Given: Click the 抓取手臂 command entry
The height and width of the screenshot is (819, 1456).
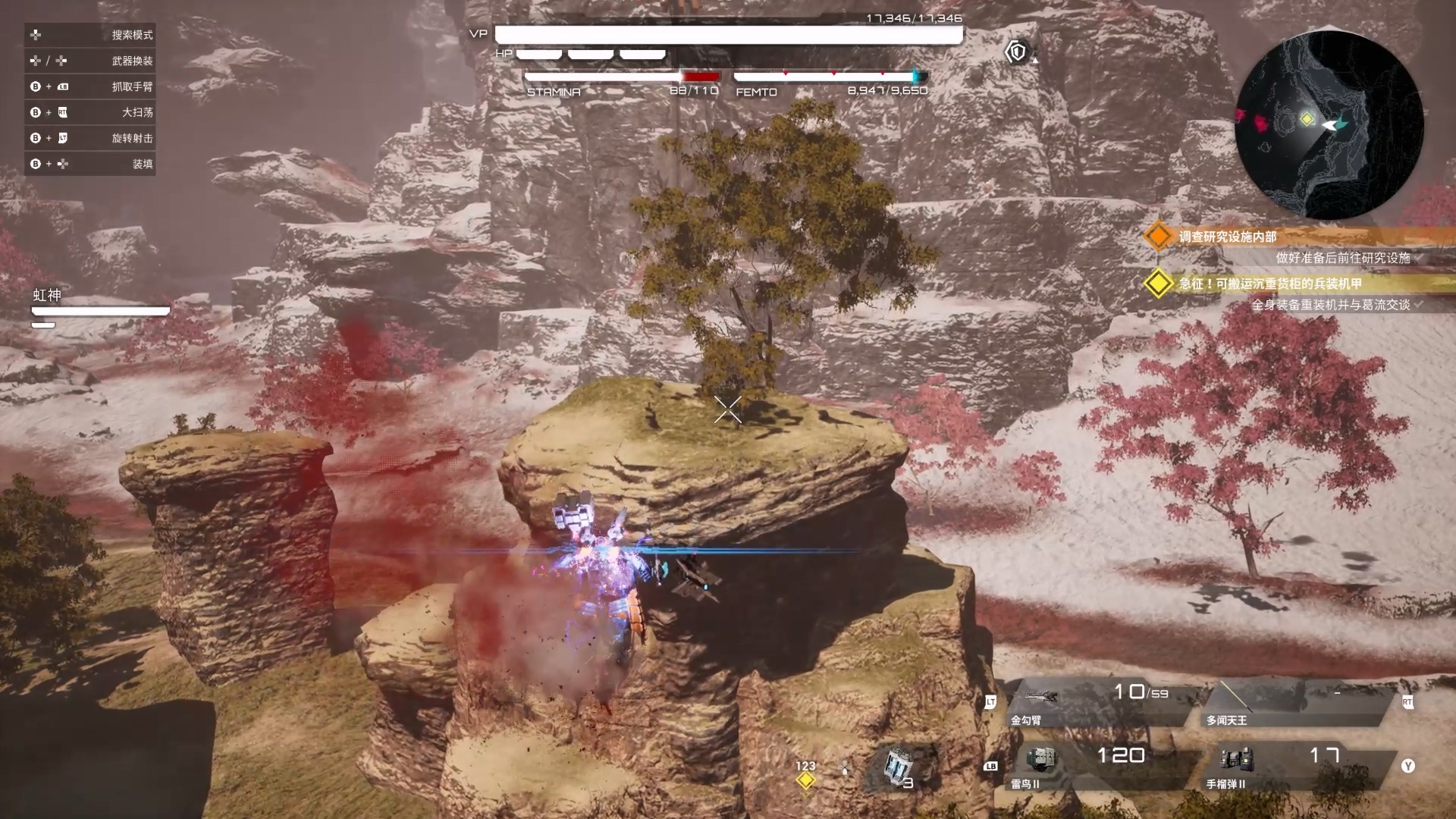Looking at the screenshot, I should (90, 86).
